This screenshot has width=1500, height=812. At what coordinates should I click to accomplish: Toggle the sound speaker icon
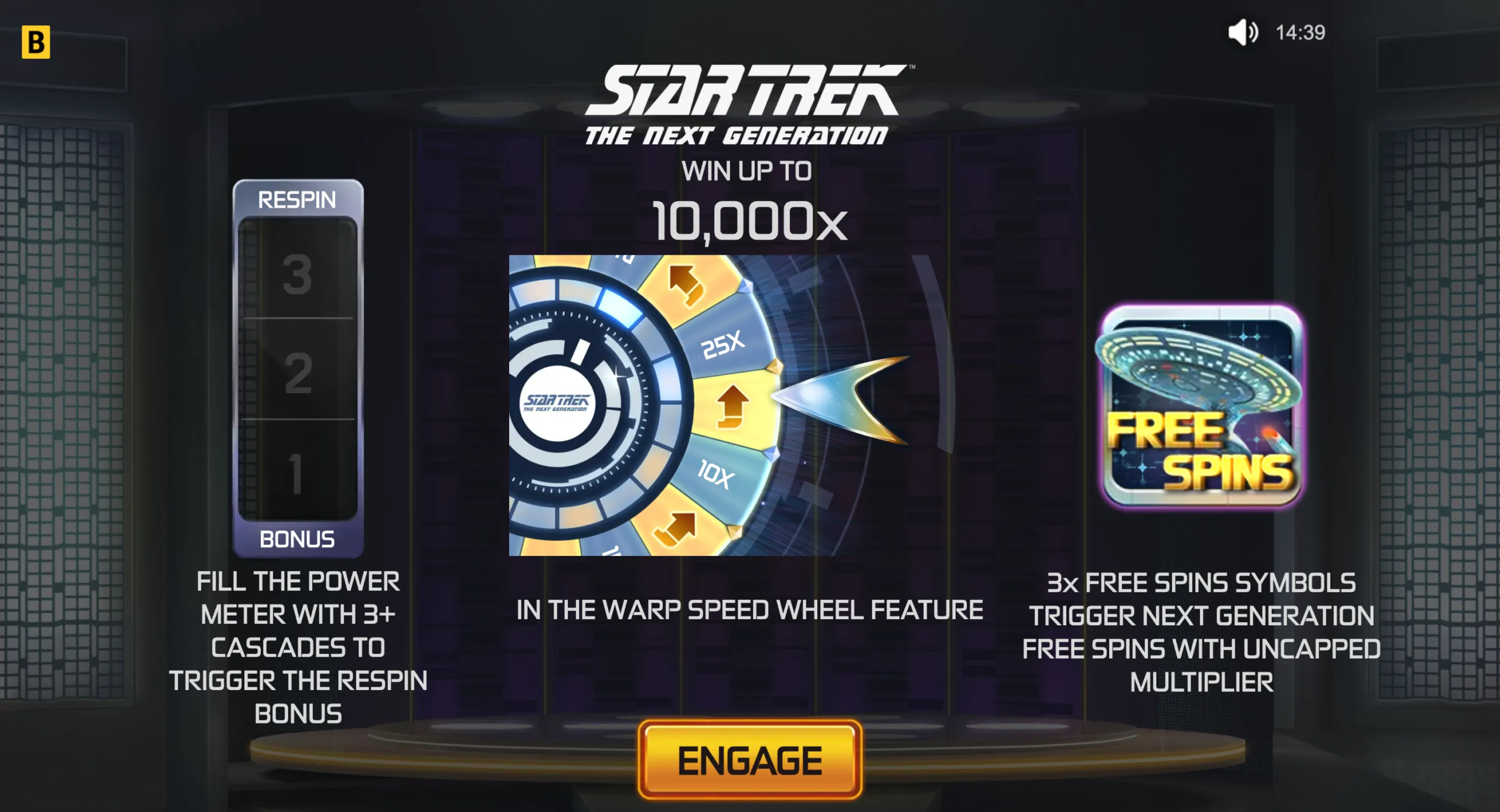coord(1243,32)
